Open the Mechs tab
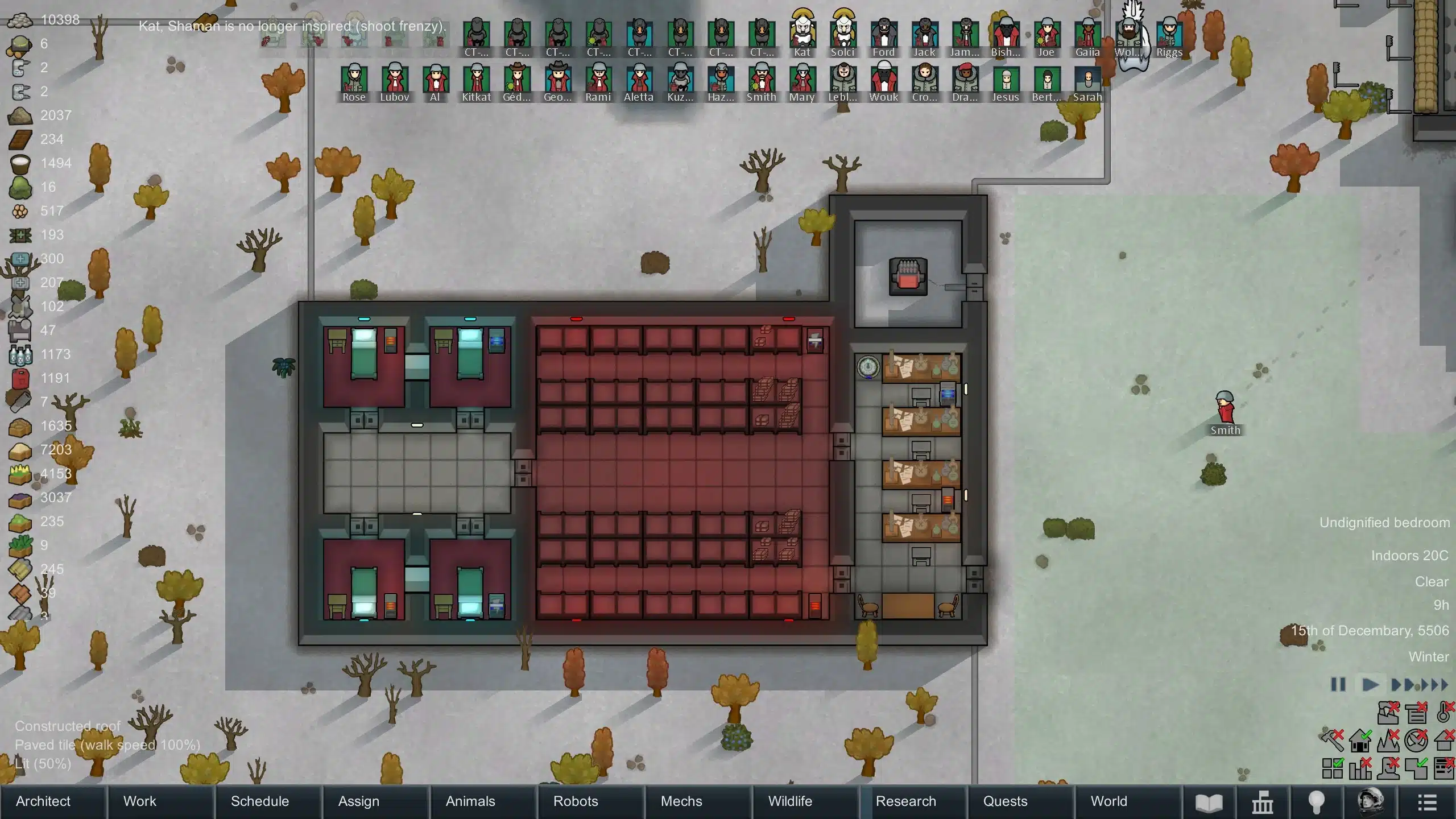Image resolution: width=1456 pixels, height=819 pixels. tap(681, 801)
